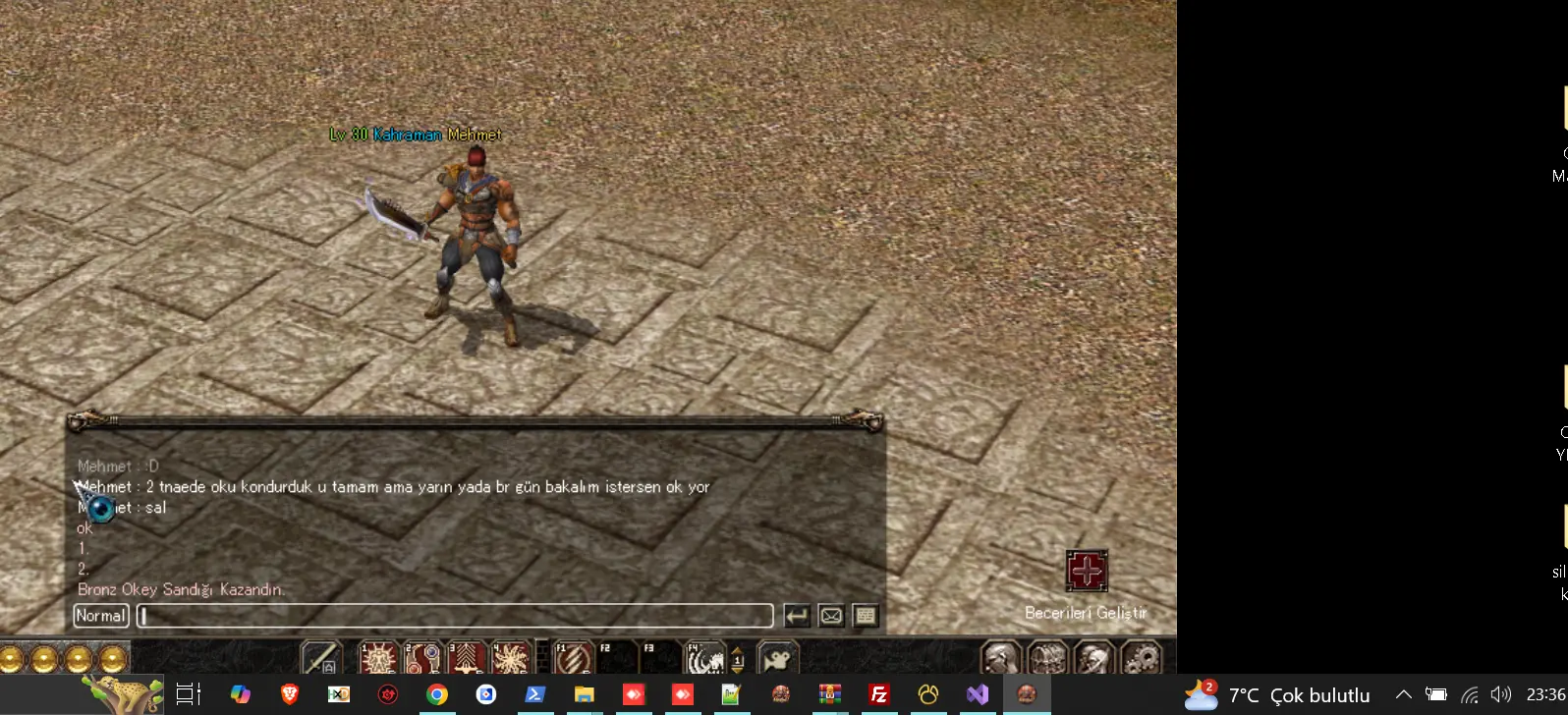Open the whisper envelope button

pyautogui.click(x=831, y=616)
